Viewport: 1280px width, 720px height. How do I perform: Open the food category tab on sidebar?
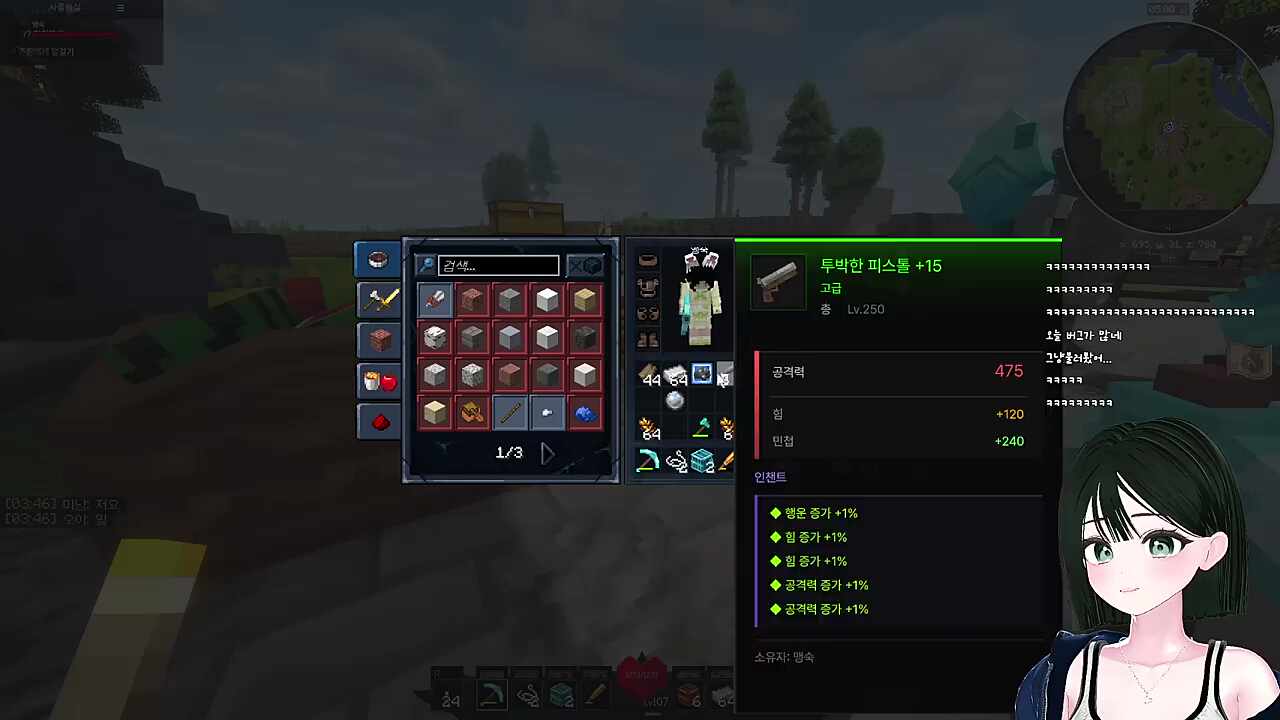pos(378,380)
